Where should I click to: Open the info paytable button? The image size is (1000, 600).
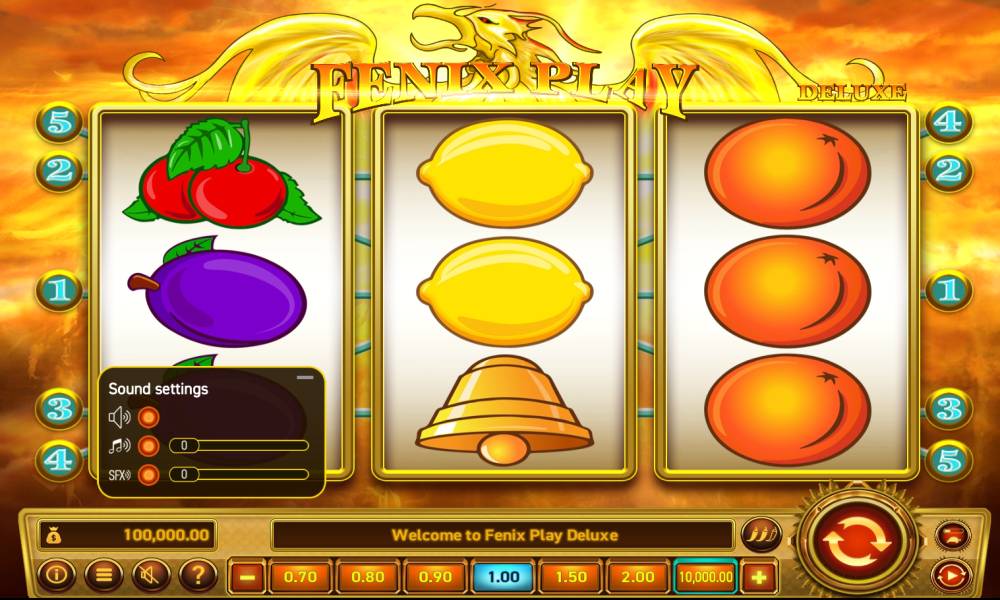pos(55,575)
